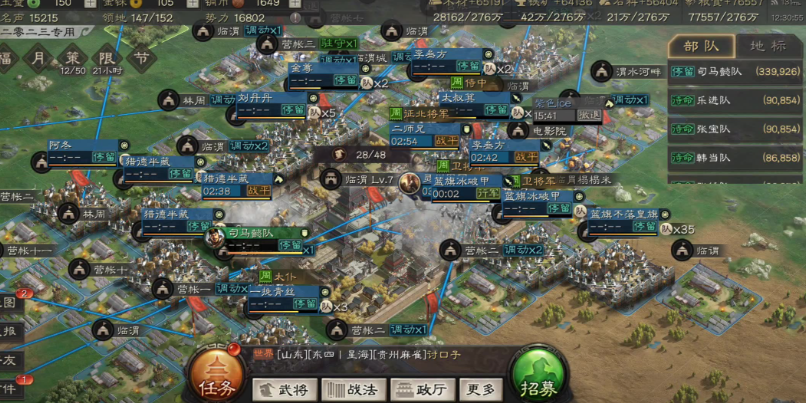Open the 限 limited event icon
This screenshot has height=403, width=806.
coord(107,60)
